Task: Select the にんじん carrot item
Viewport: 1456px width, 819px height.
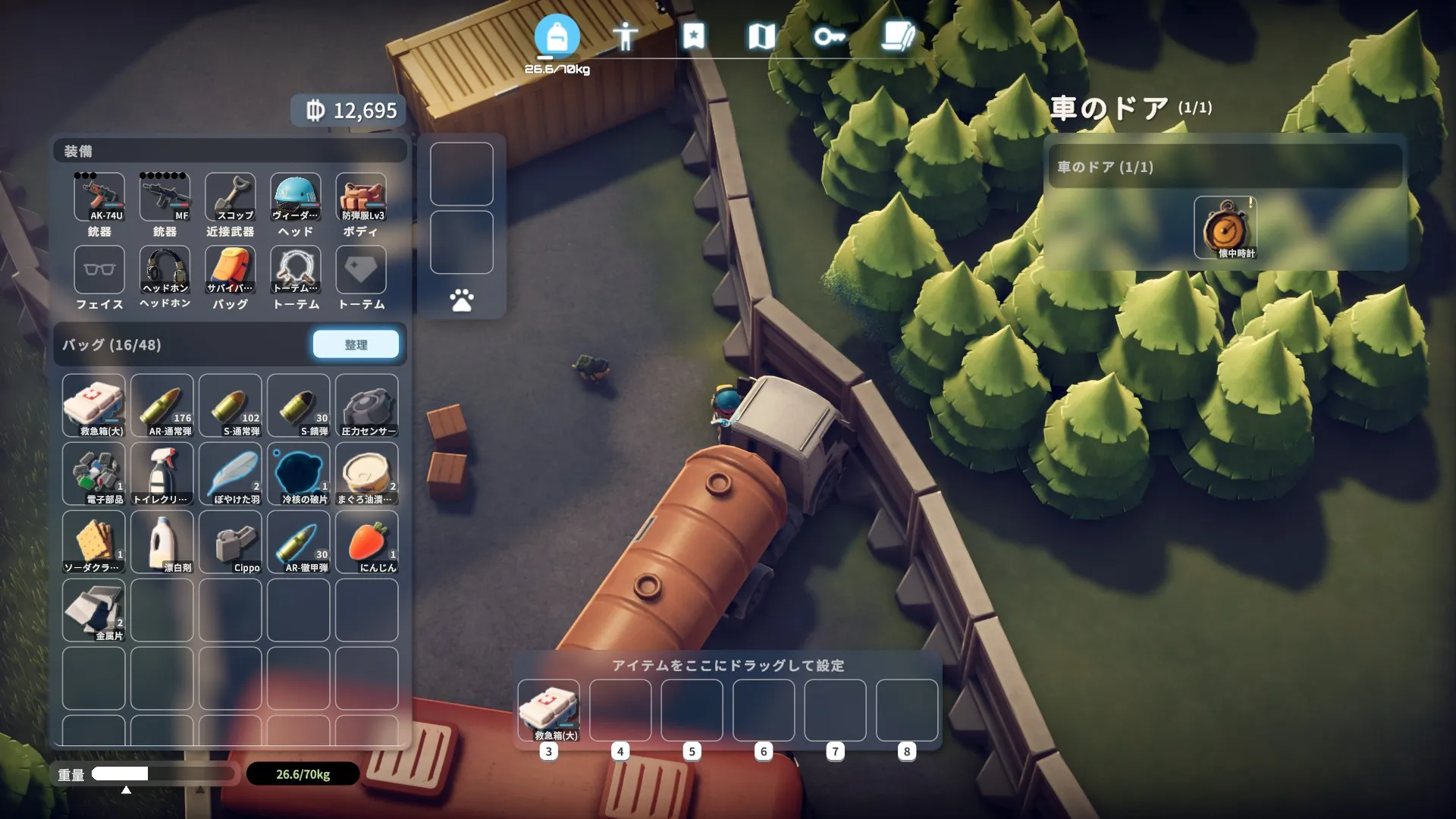Action: (367, 542)
